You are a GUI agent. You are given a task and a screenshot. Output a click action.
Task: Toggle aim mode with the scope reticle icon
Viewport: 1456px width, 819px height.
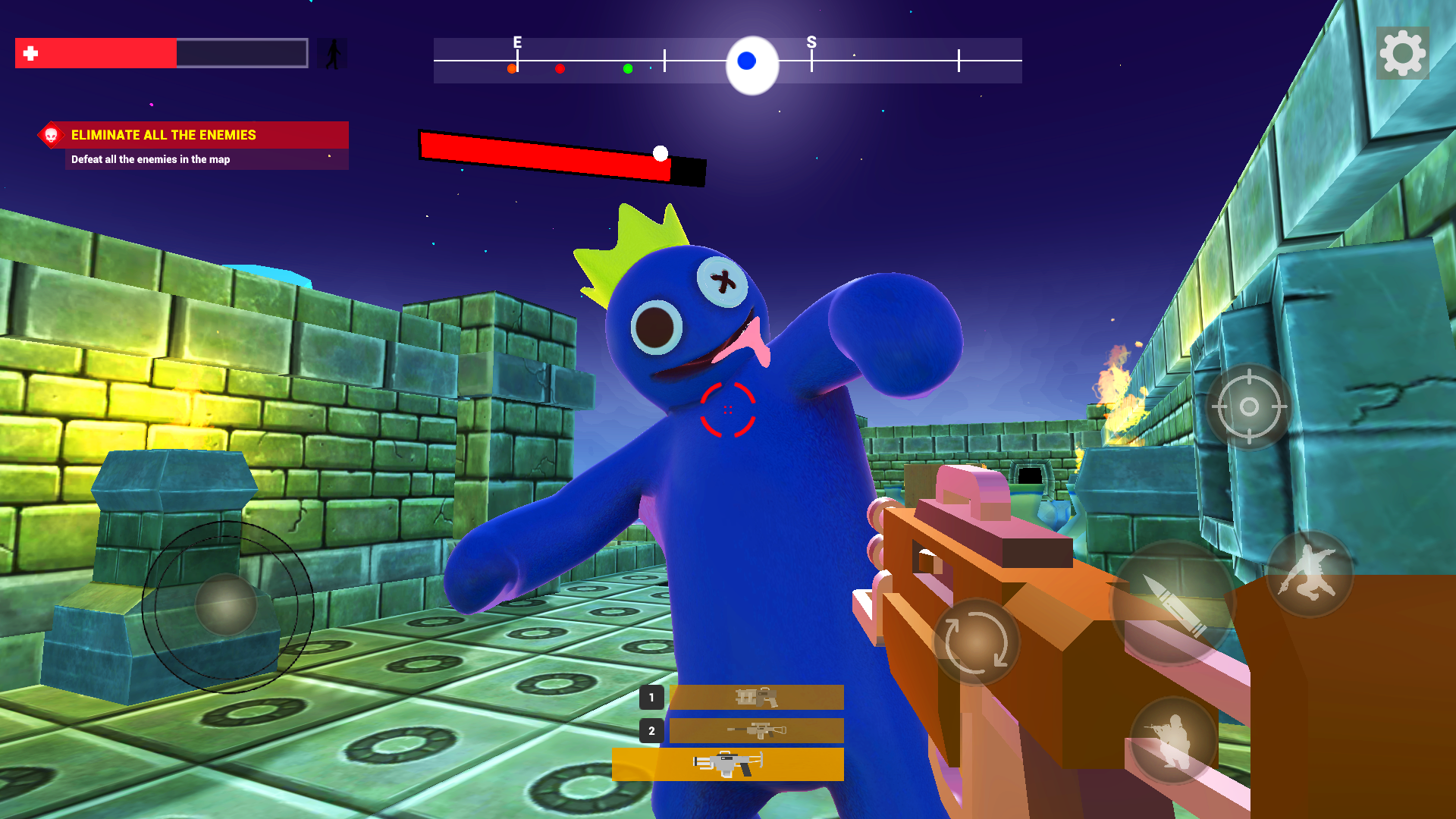pyautogui.click(x=1247, y=406)
